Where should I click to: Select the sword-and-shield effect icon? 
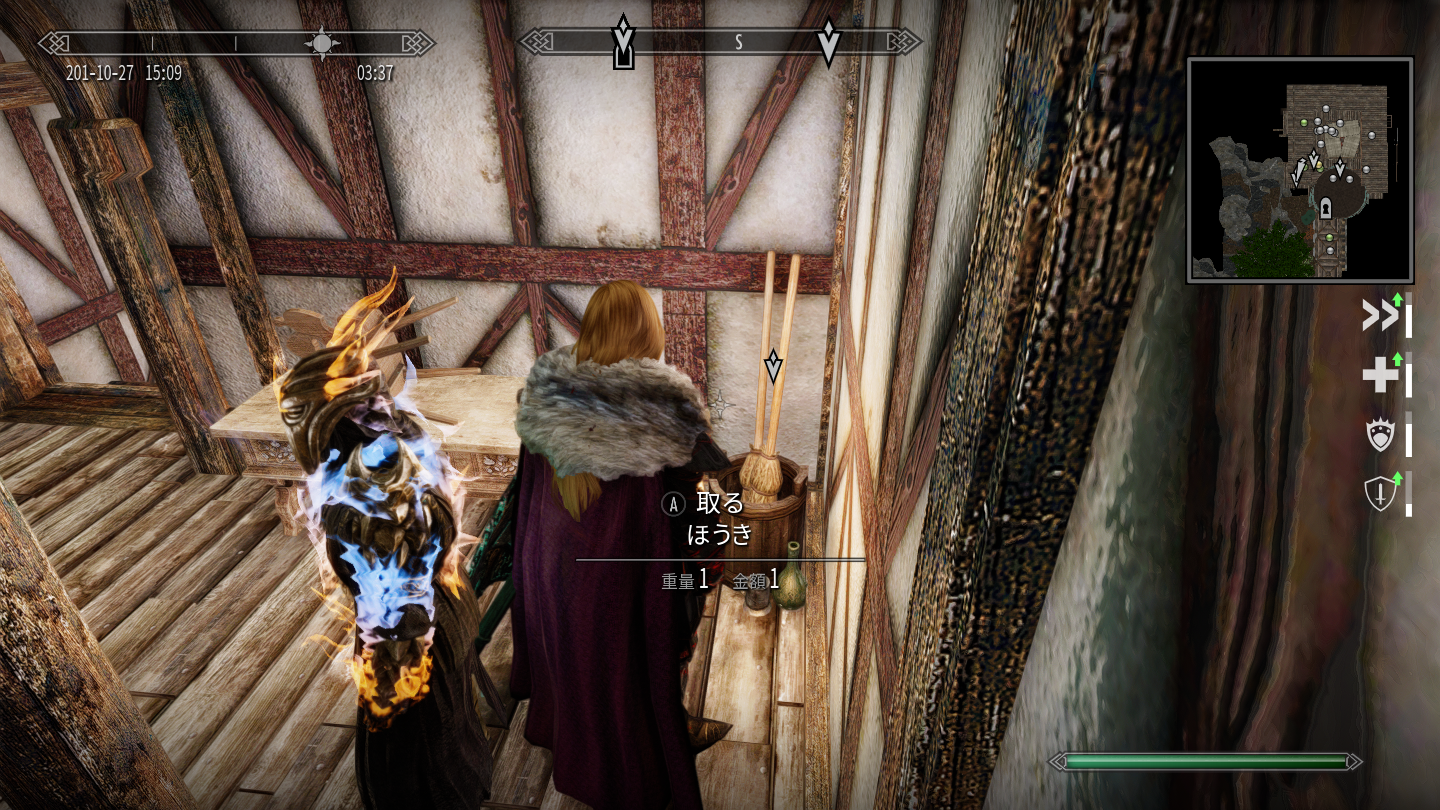[1380, 494]
